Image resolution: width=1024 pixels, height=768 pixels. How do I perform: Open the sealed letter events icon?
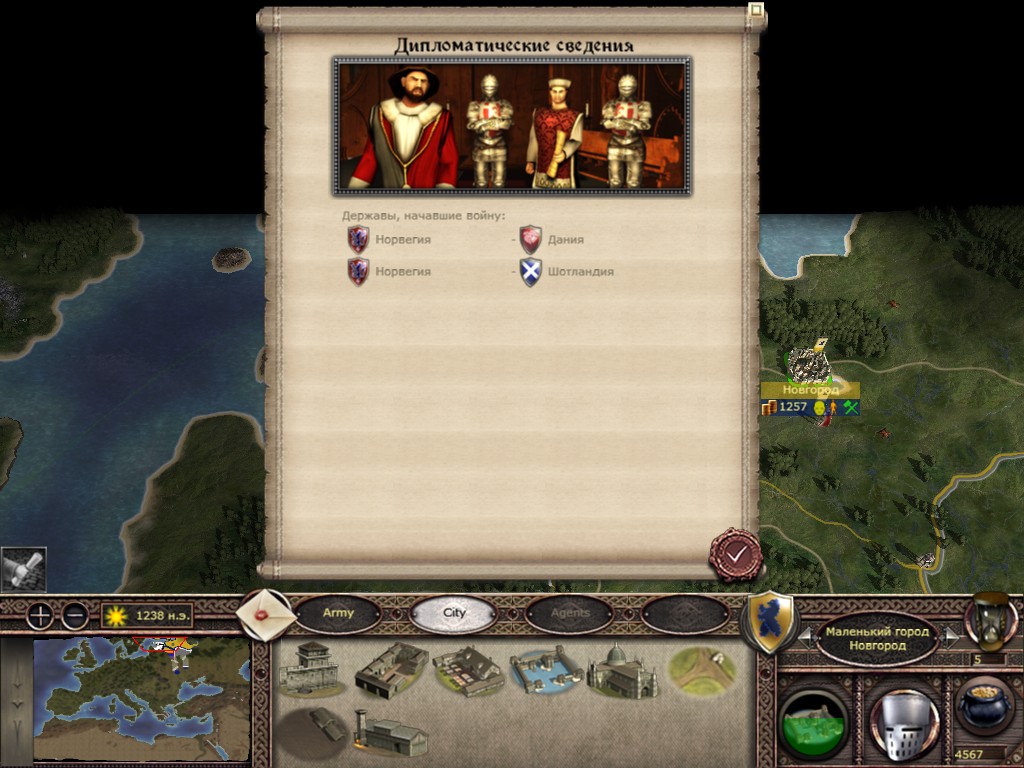point(267,614)
